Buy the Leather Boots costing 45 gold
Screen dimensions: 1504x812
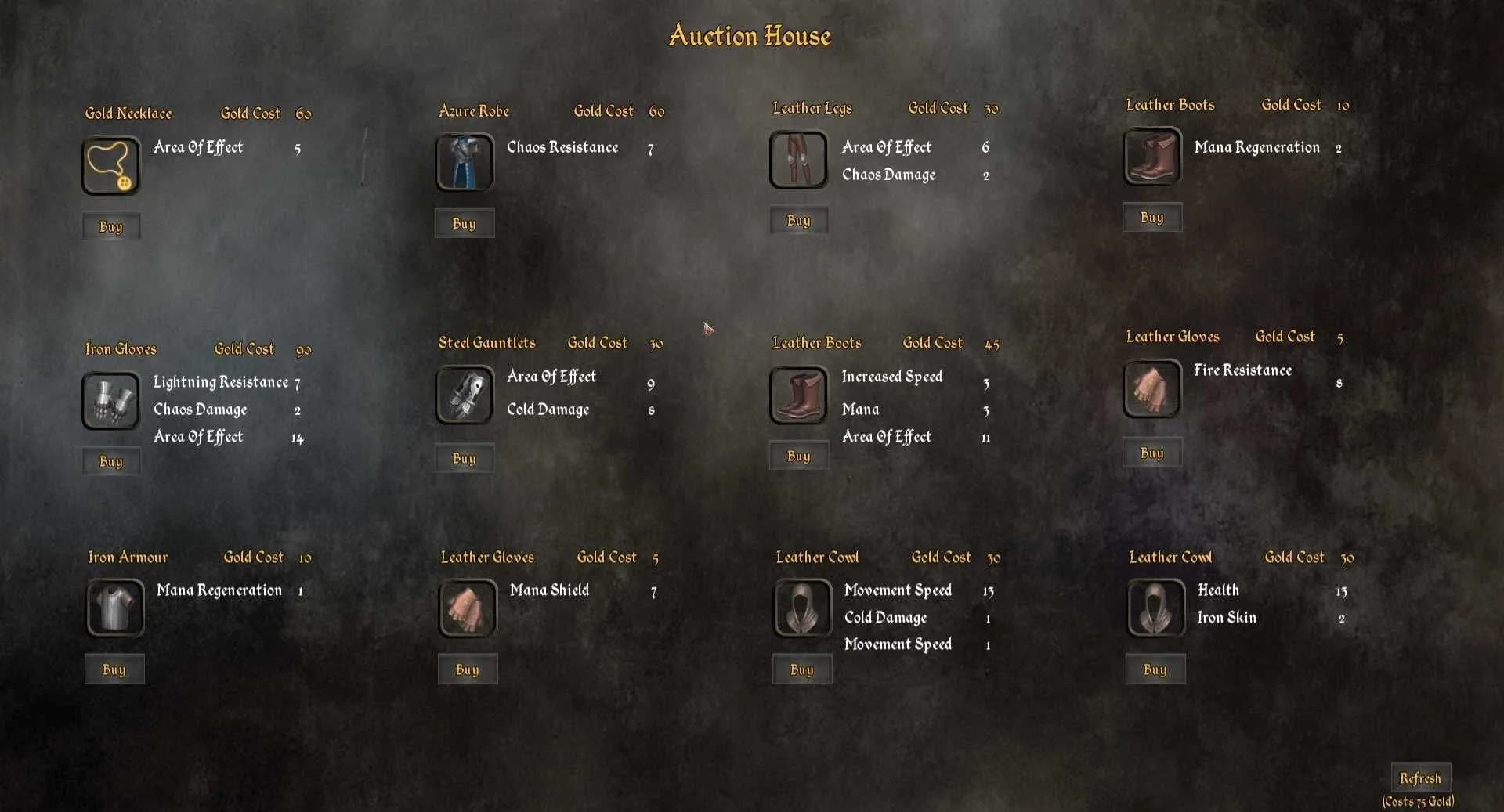tap(798, 455)
